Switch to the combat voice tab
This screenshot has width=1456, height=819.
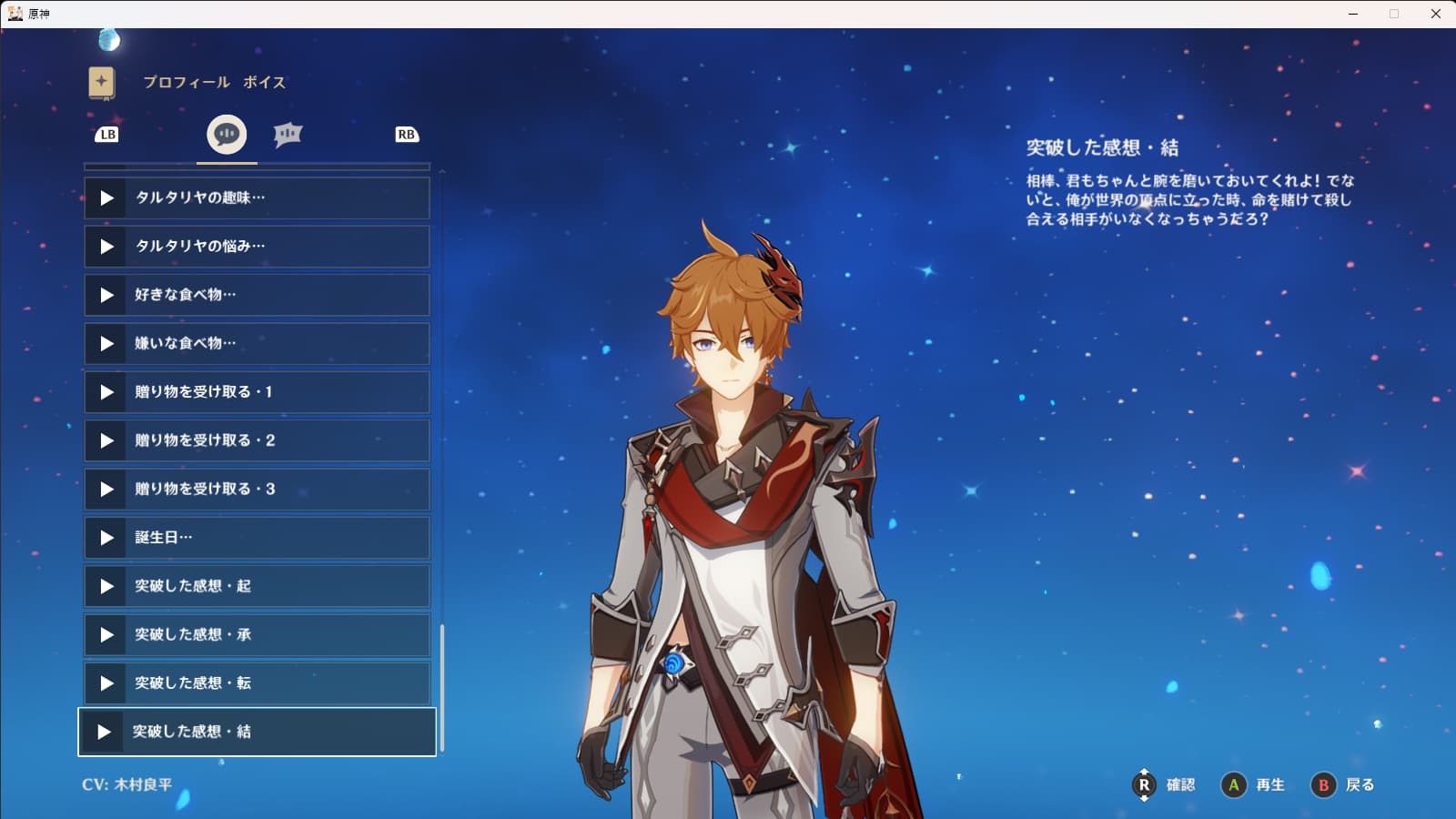click(x=288, y=135)
